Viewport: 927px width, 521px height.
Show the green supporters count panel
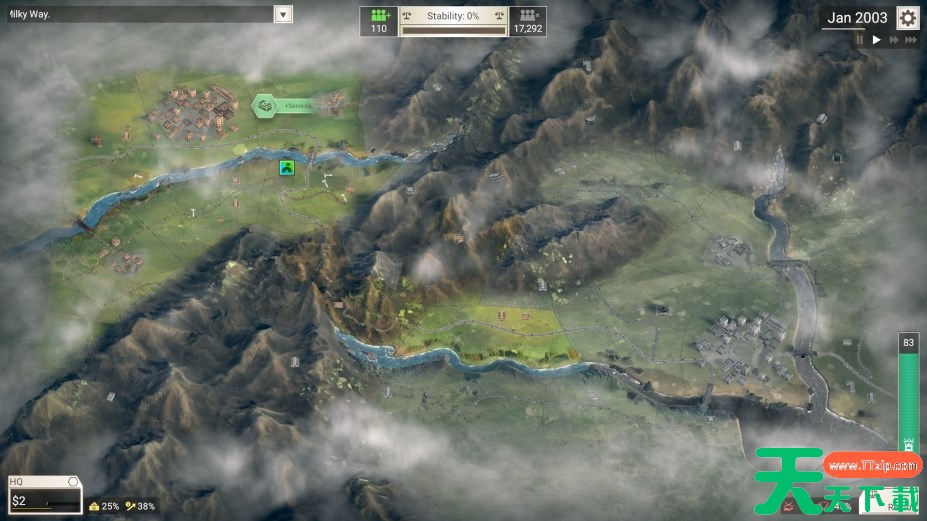coord(379,21)
